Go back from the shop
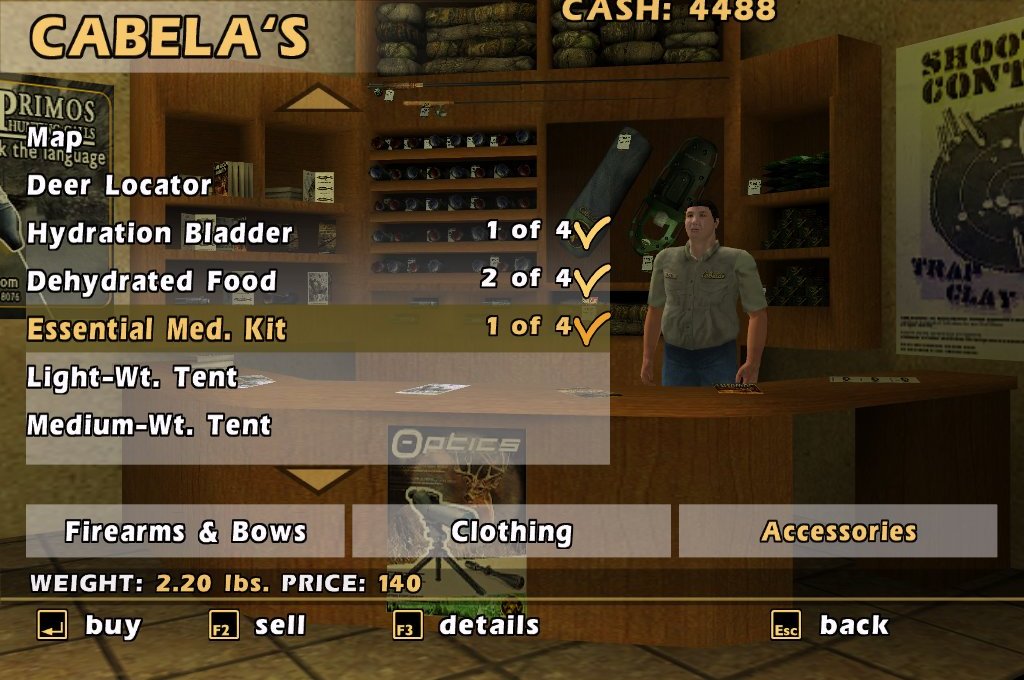The width and height of the screenshot is (1024, 680). coord(831,626)
